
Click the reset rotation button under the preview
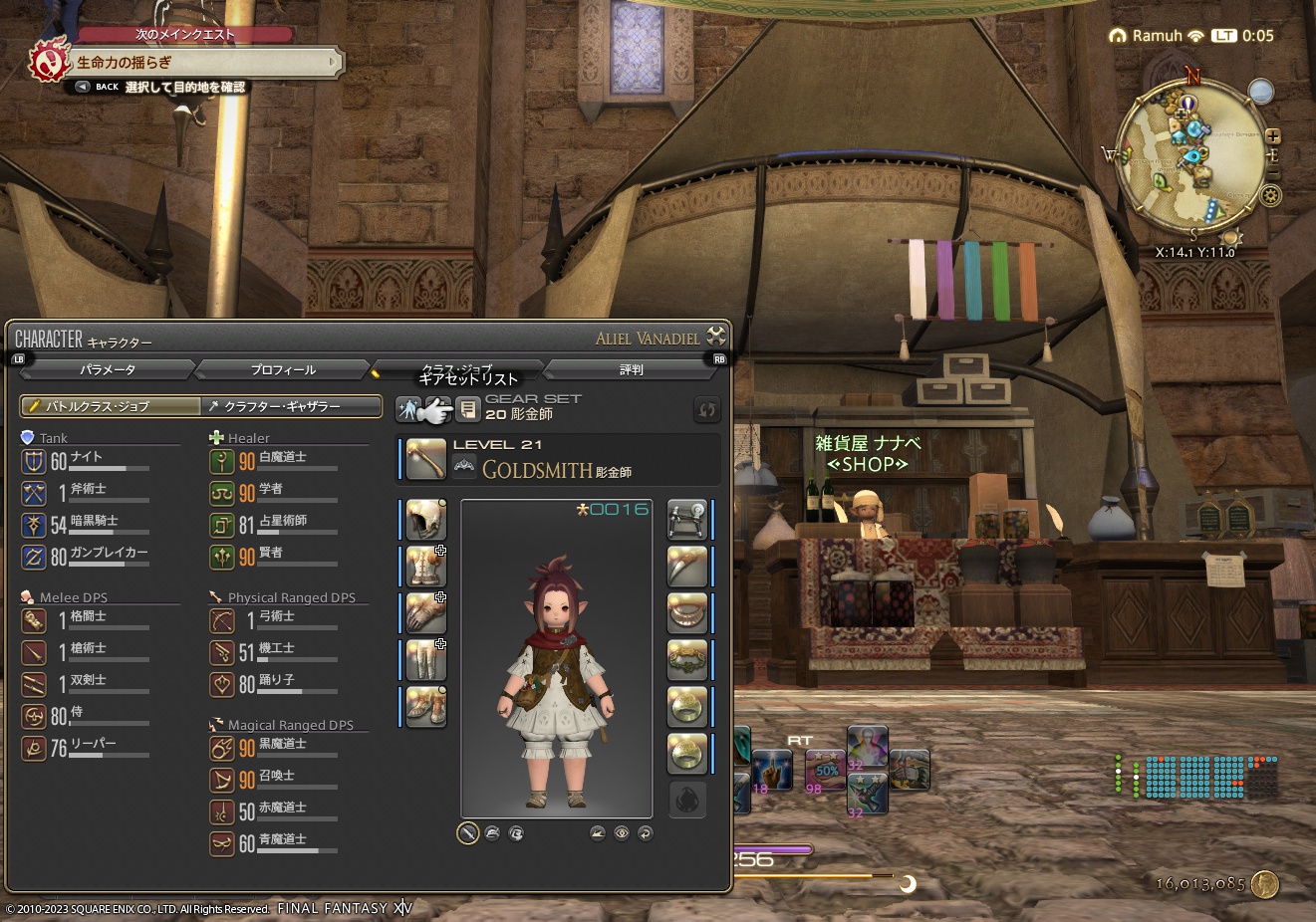(x=646, y=833)
